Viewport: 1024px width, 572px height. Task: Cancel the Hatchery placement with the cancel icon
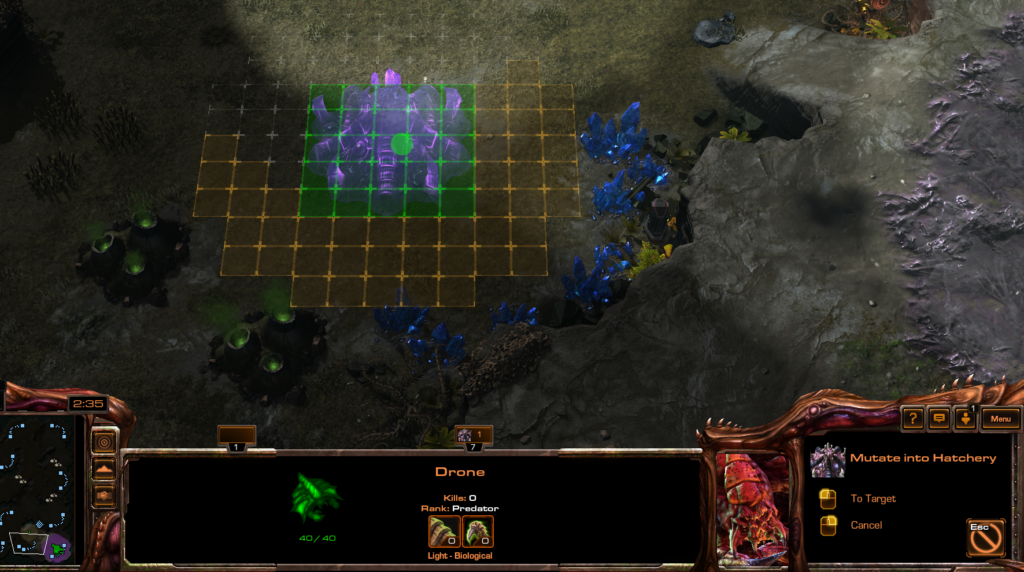coord(985,537)
